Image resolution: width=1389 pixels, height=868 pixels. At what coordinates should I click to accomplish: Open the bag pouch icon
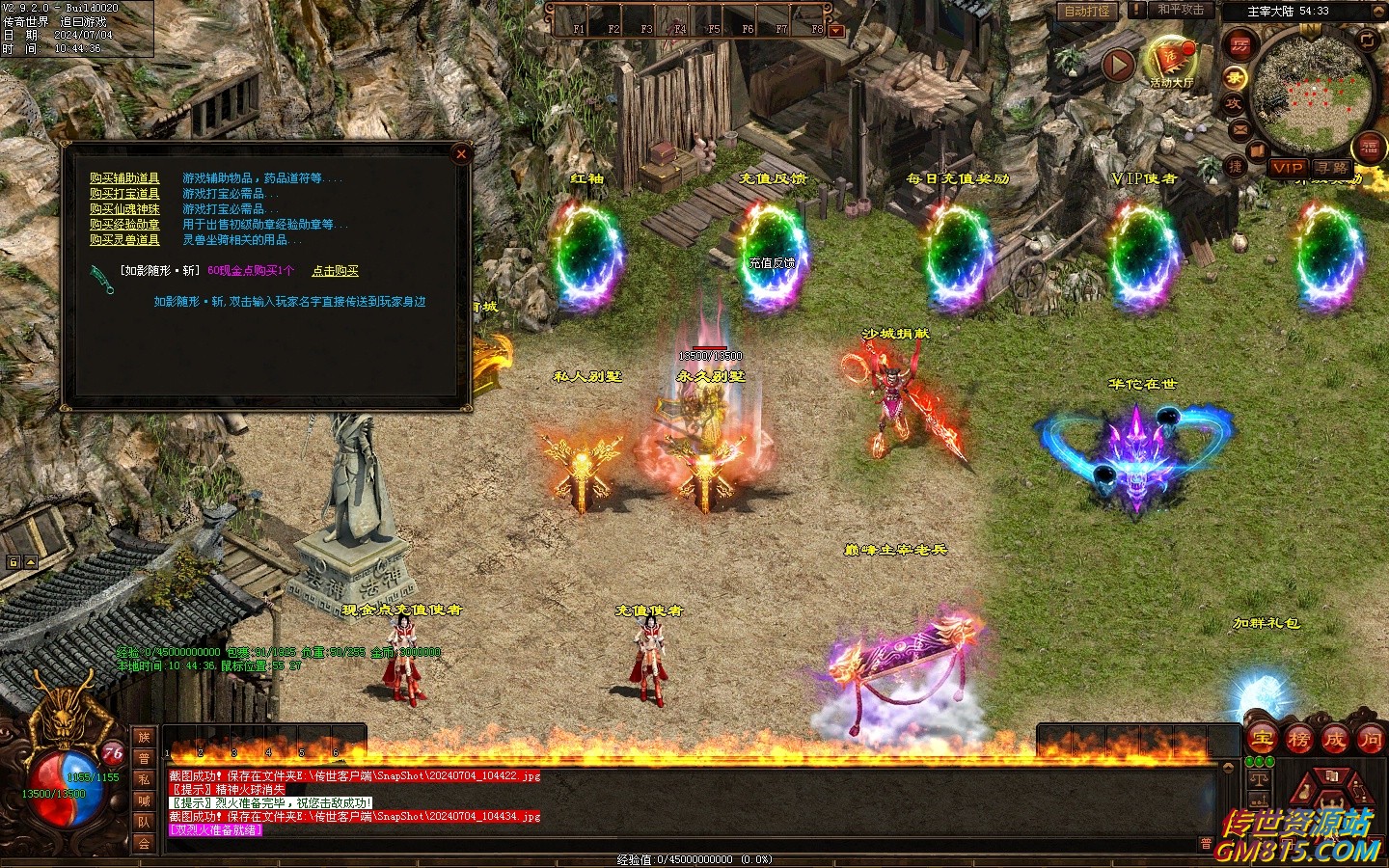click(x=1303, y=793)
